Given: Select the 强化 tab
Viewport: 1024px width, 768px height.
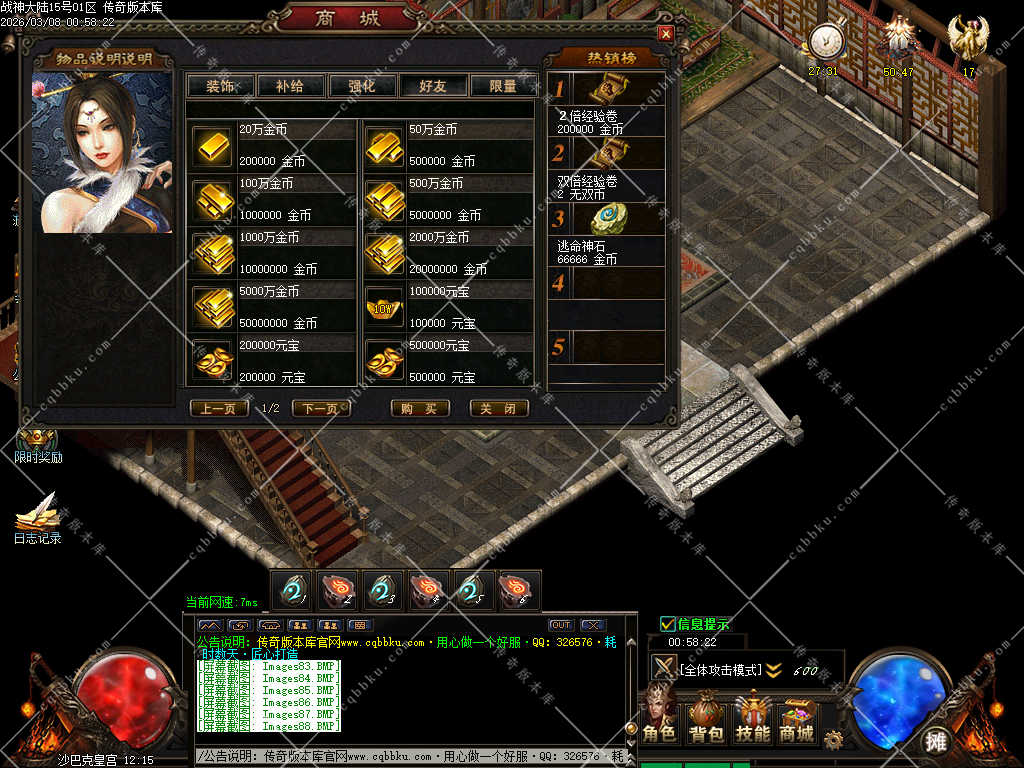Looking at the screenshot, I should click(x=361, y=86).
